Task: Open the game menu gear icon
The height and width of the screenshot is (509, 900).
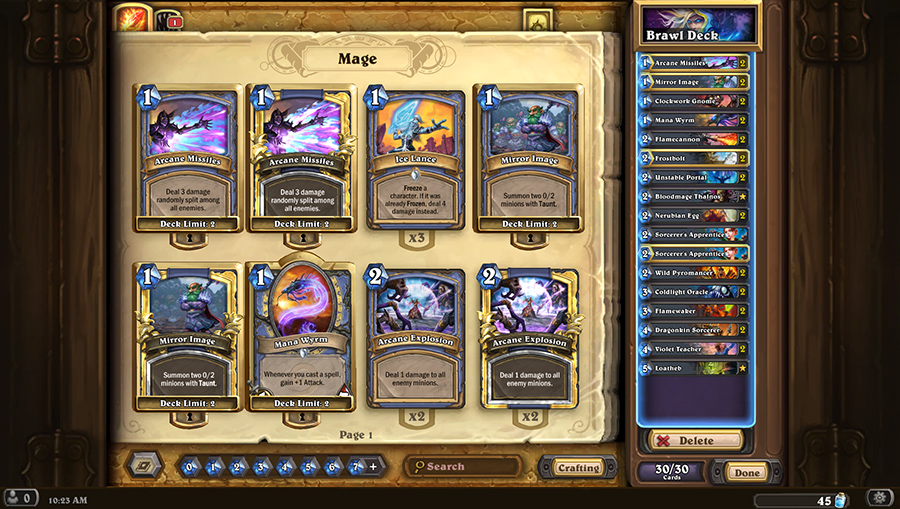Action: pos(881,497)
